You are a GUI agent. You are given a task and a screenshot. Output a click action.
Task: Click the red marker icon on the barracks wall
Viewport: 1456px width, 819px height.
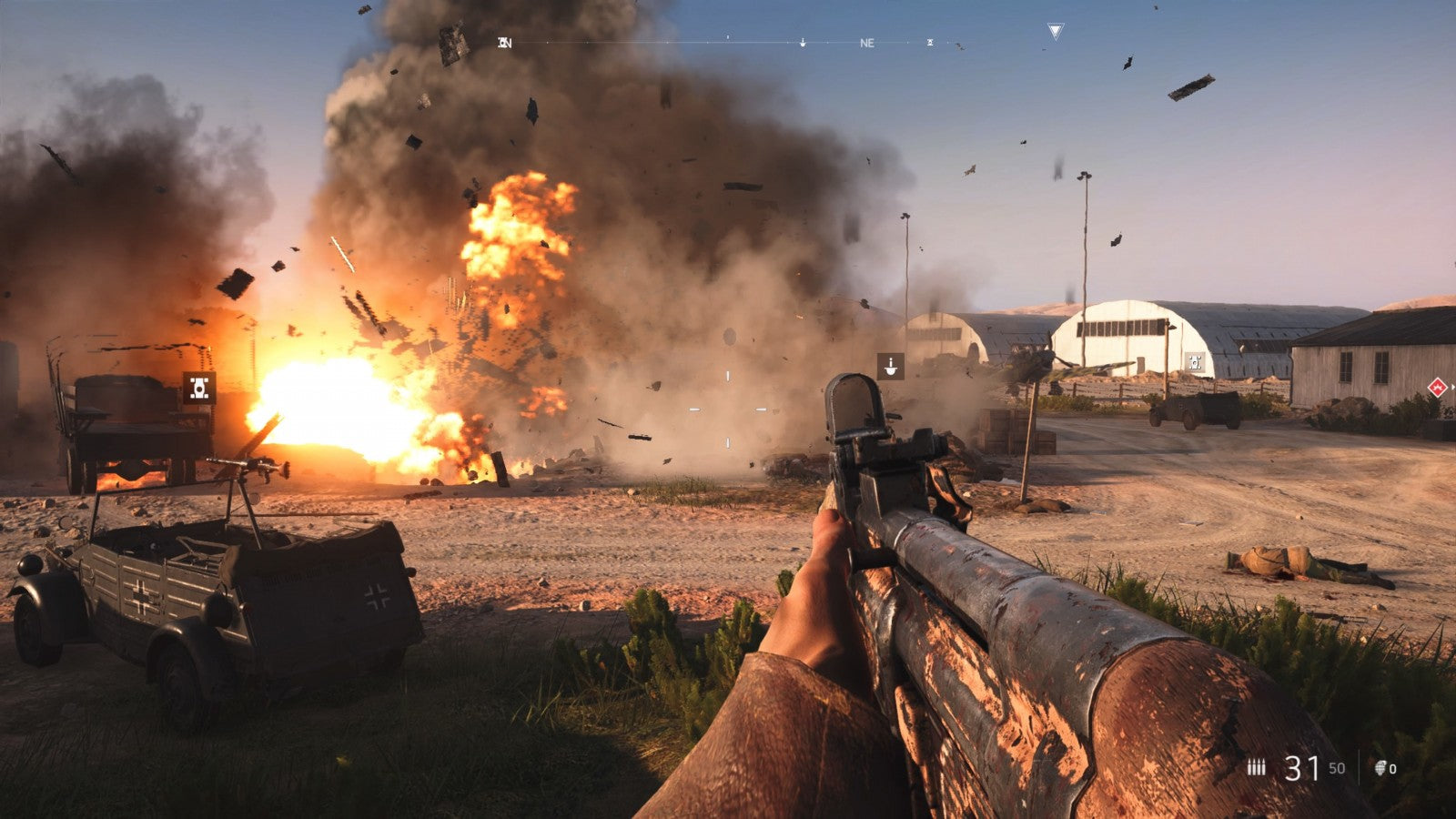tap(1436, 388)
